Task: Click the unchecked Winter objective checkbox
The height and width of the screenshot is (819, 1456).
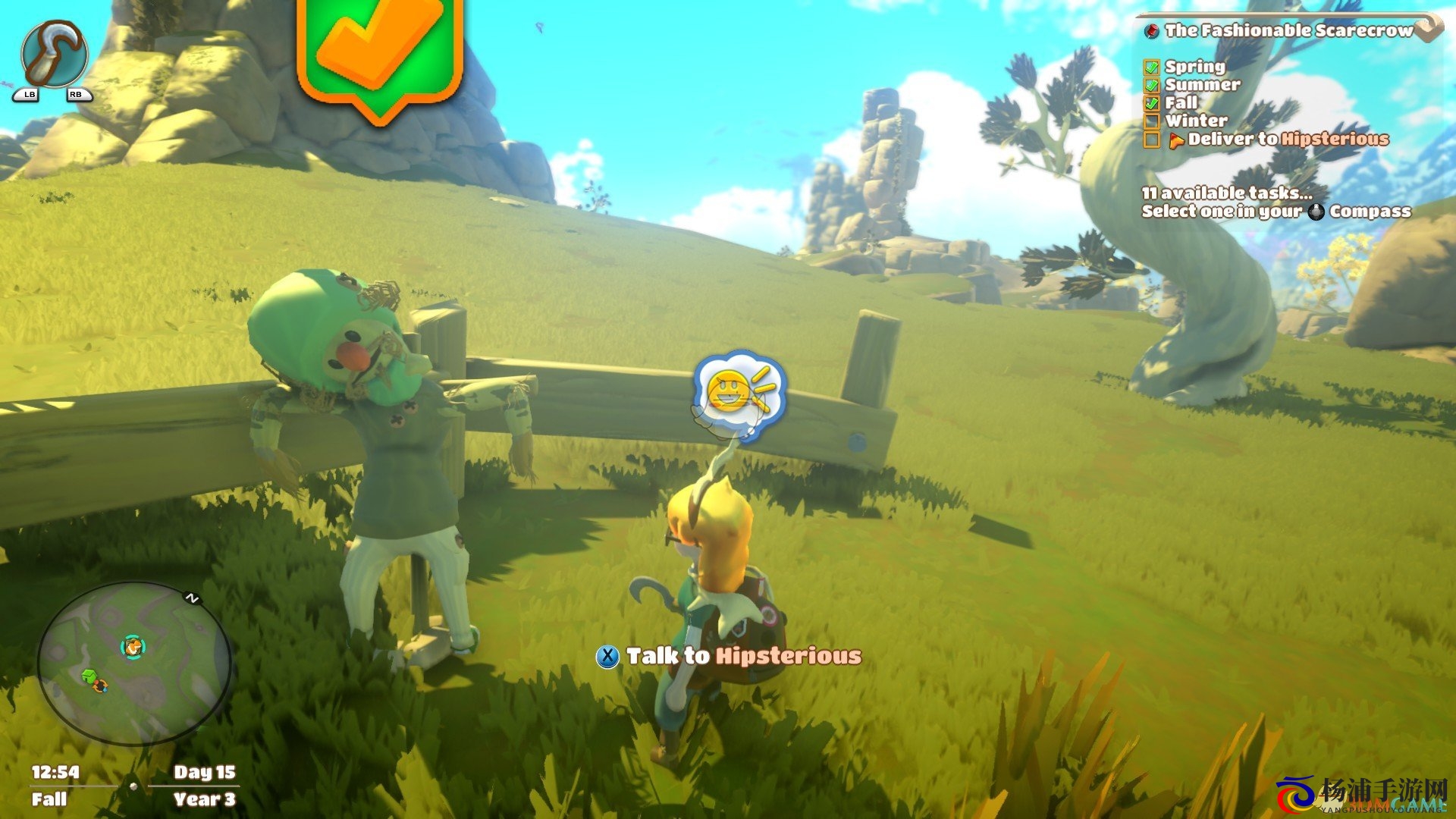Action: [x=1152, y=121]
